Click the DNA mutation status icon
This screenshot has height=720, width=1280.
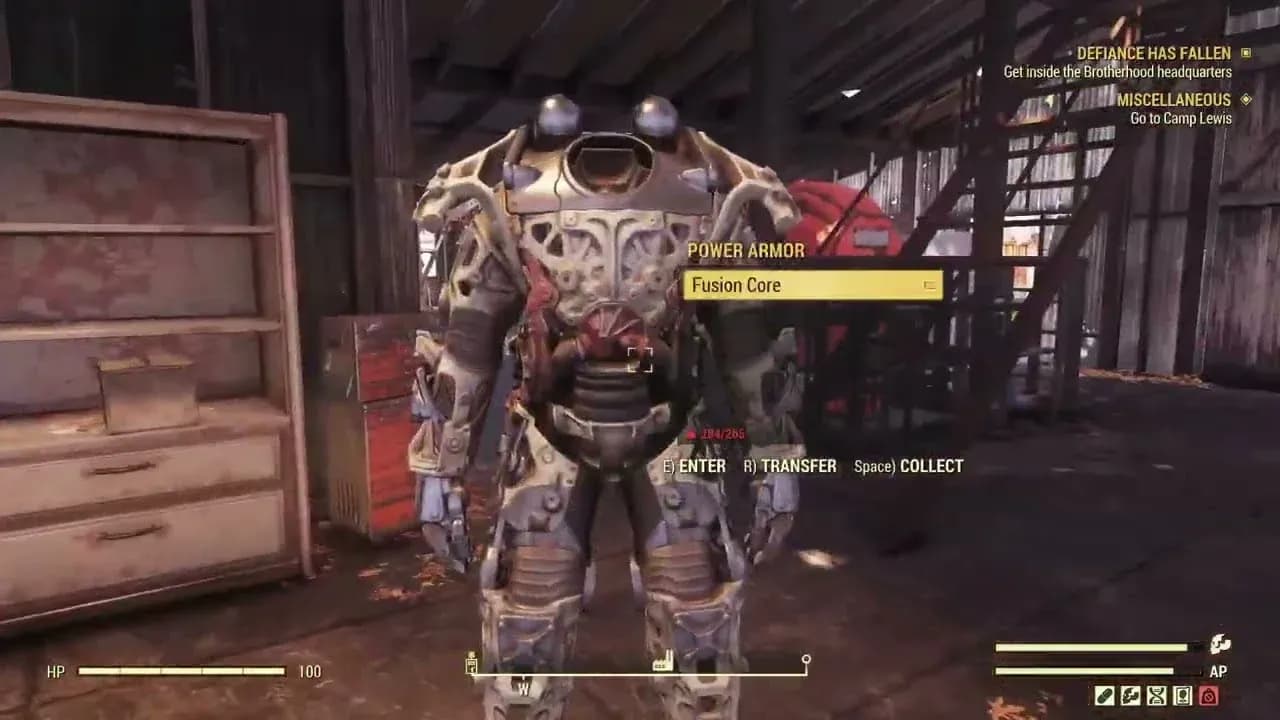point(1157,696)
